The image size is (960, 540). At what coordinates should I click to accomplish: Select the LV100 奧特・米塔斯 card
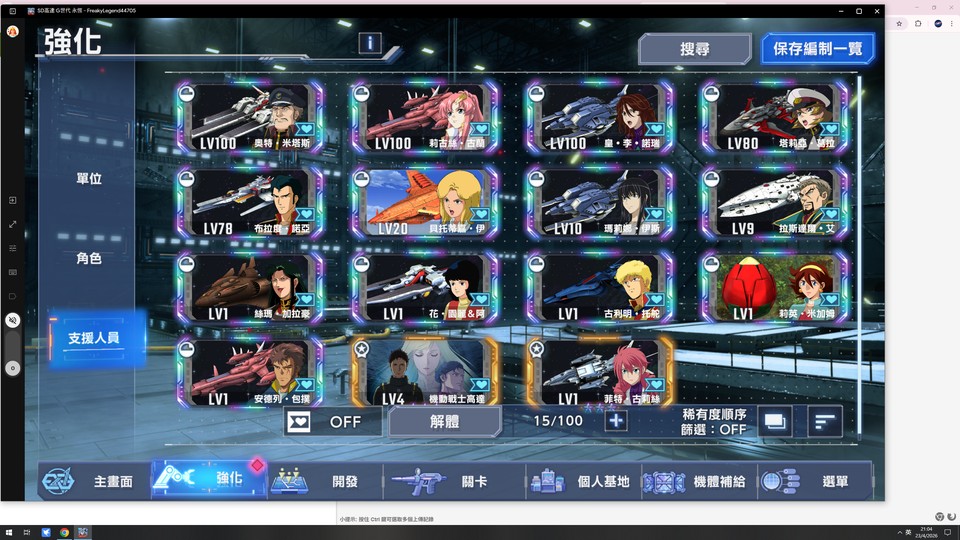250,118
